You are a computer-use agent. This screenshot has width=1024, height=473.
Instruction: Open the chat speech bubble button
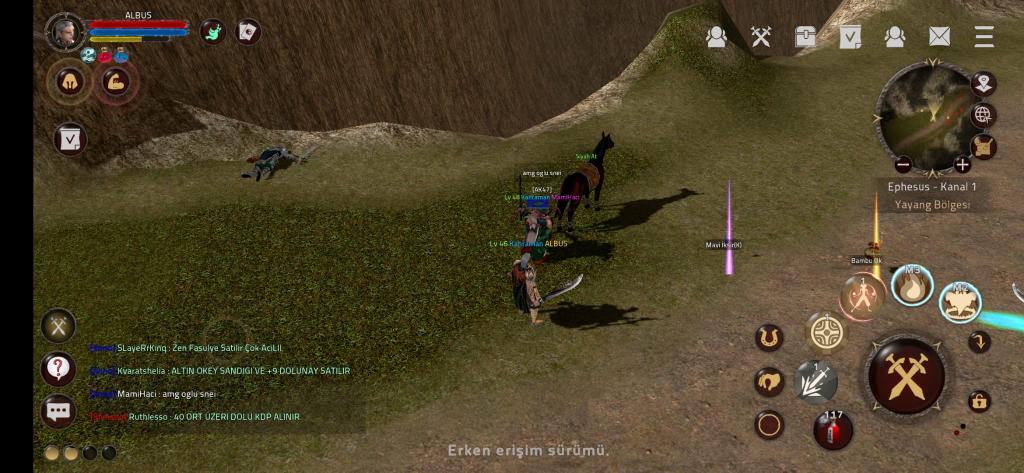click(58, 410)
